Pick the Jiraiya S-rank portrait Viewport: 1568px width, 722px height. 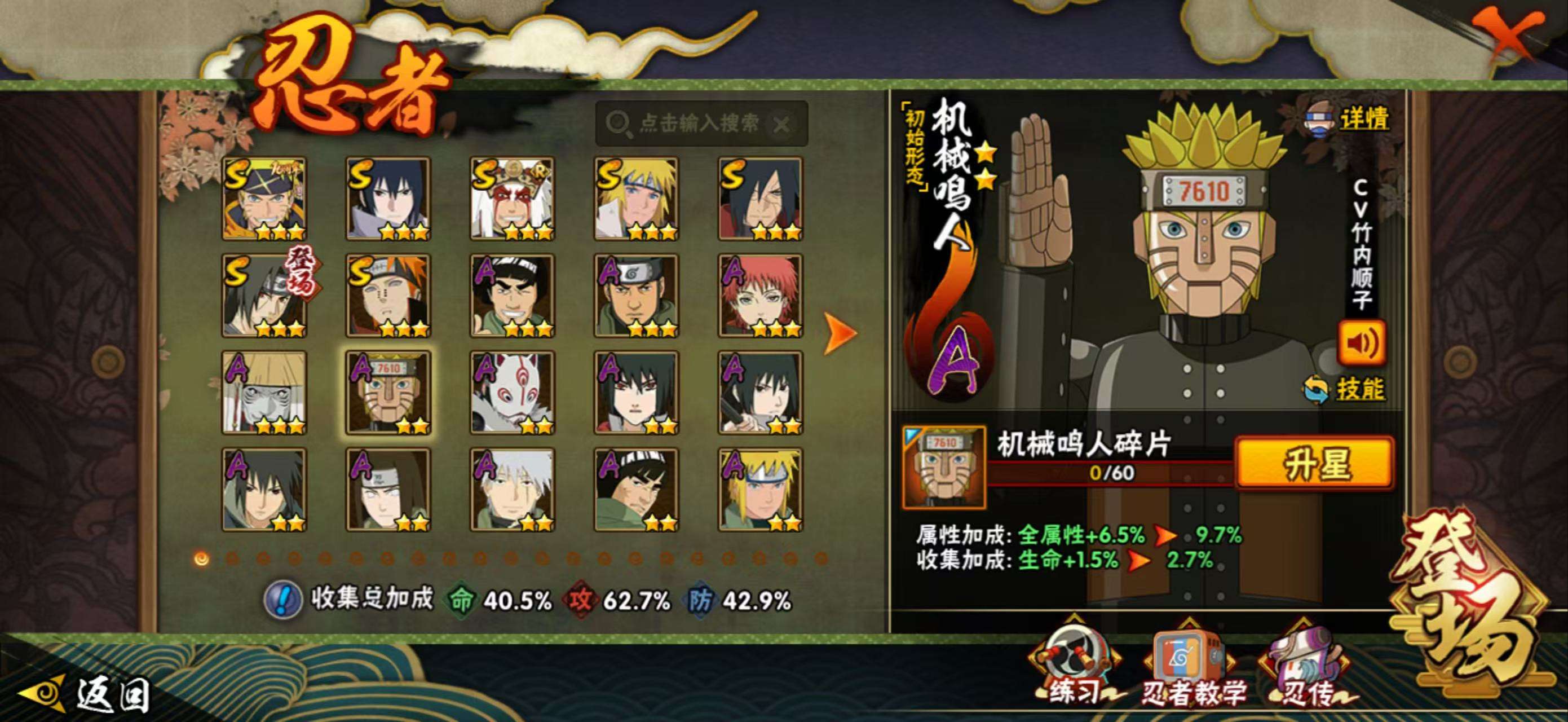512,199
